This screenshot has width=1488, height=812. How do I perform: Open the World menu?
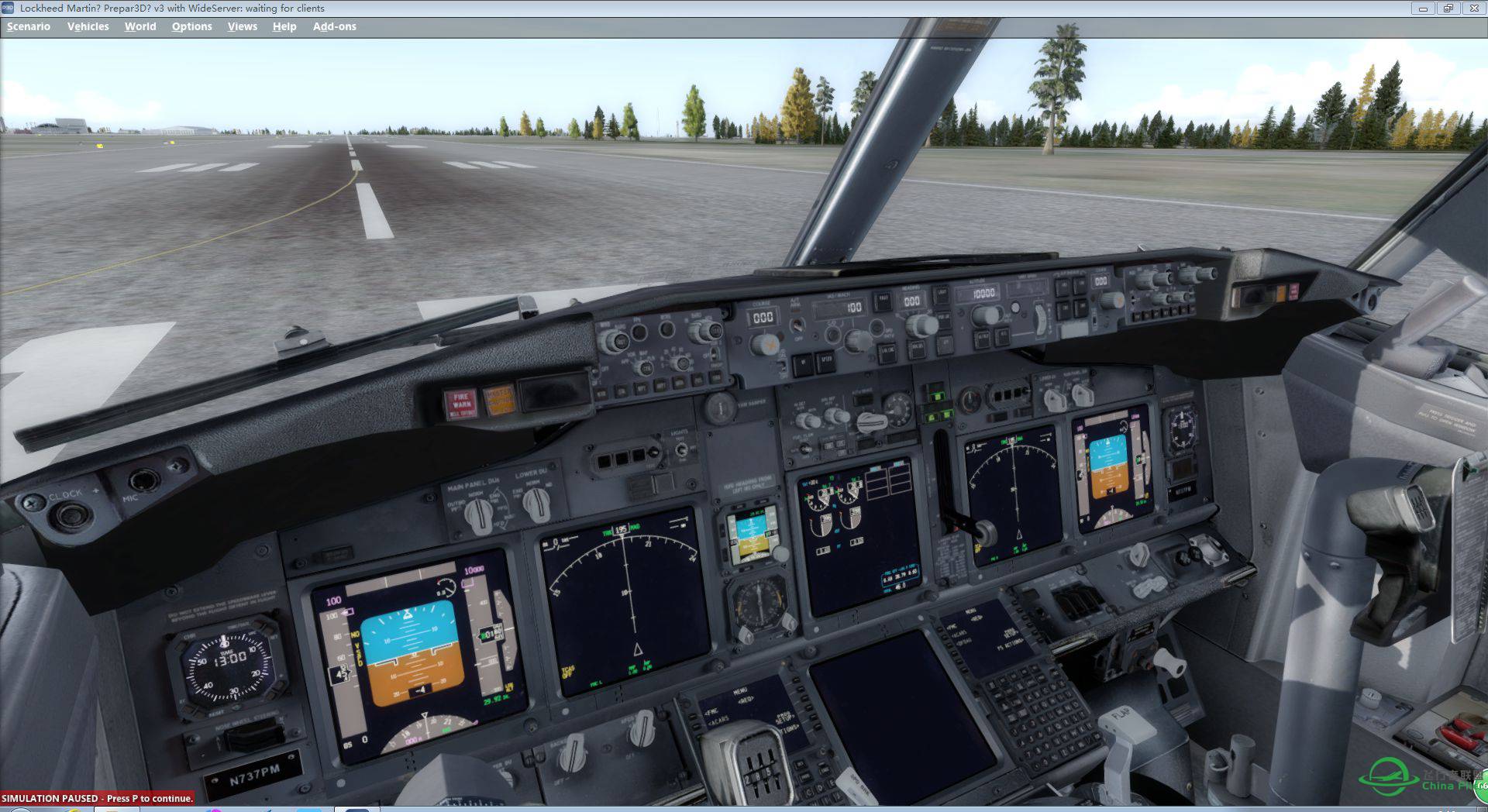coord(140,26)
